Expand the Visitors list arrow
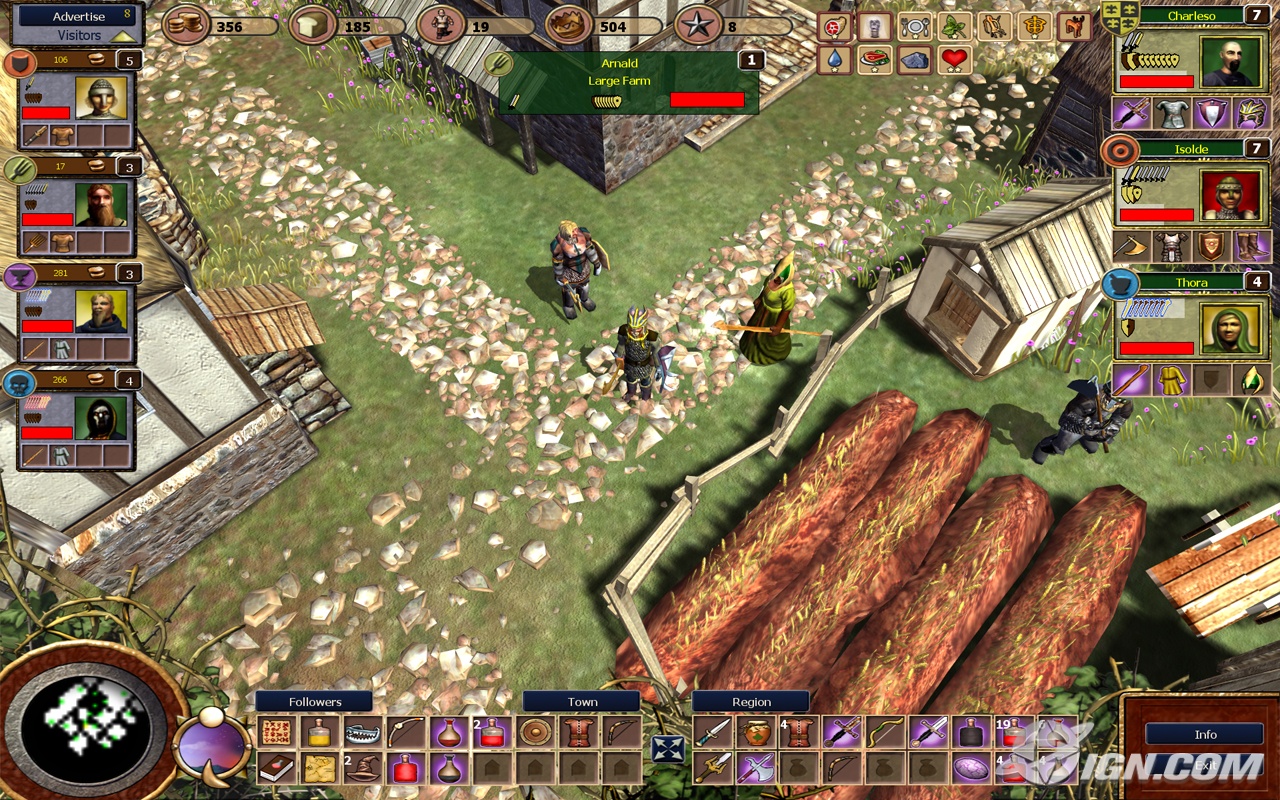1280x800 pixels. 124,35
